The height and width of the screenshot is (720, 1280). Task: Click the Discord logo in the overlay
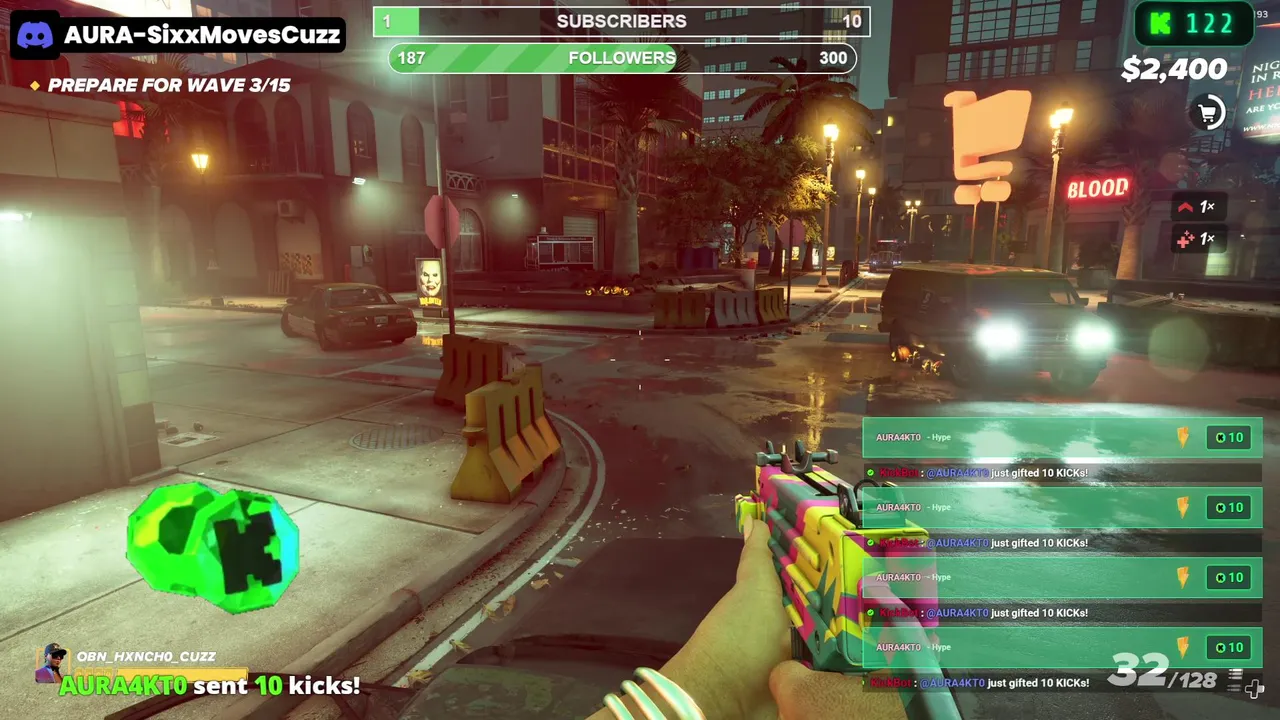pos(35,35)
